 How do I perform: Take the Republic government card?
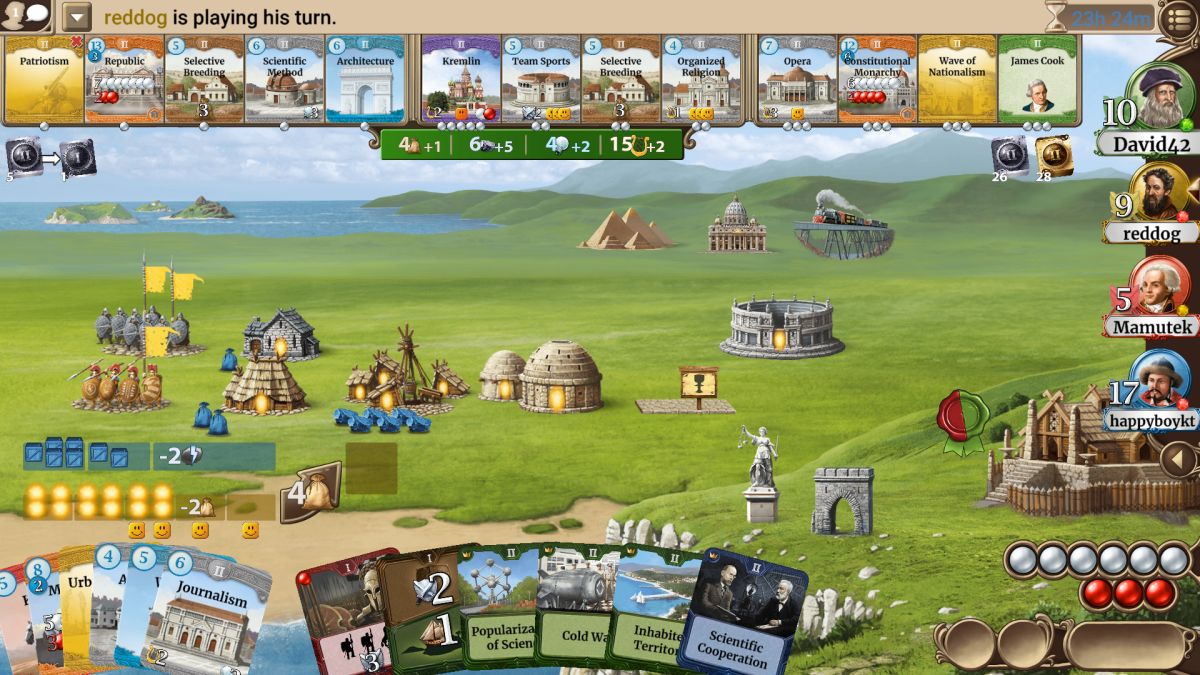[x=124, y=80]
